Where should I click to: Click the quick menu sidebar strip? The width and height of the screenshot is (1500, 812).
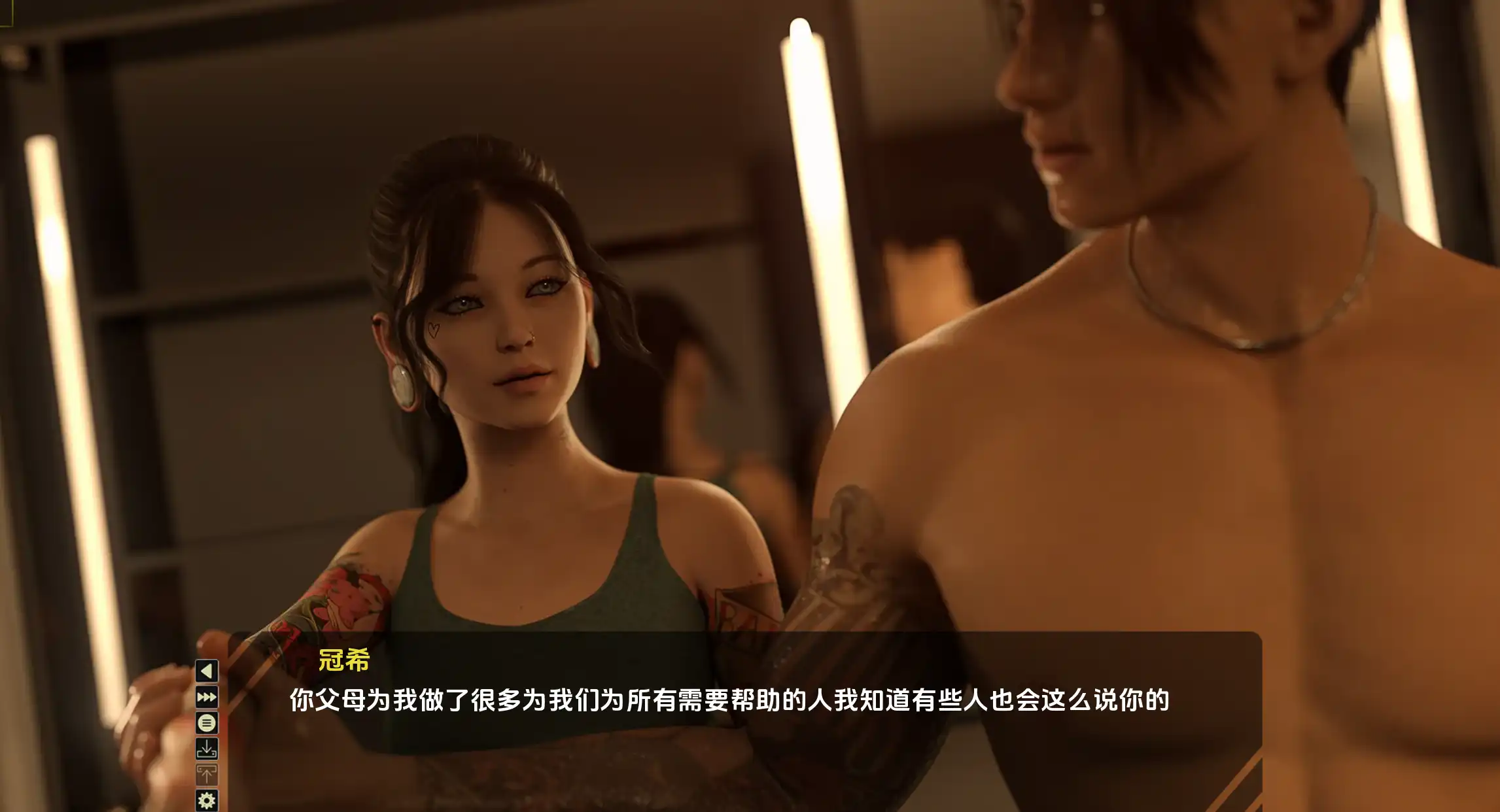tap(206, 732)
